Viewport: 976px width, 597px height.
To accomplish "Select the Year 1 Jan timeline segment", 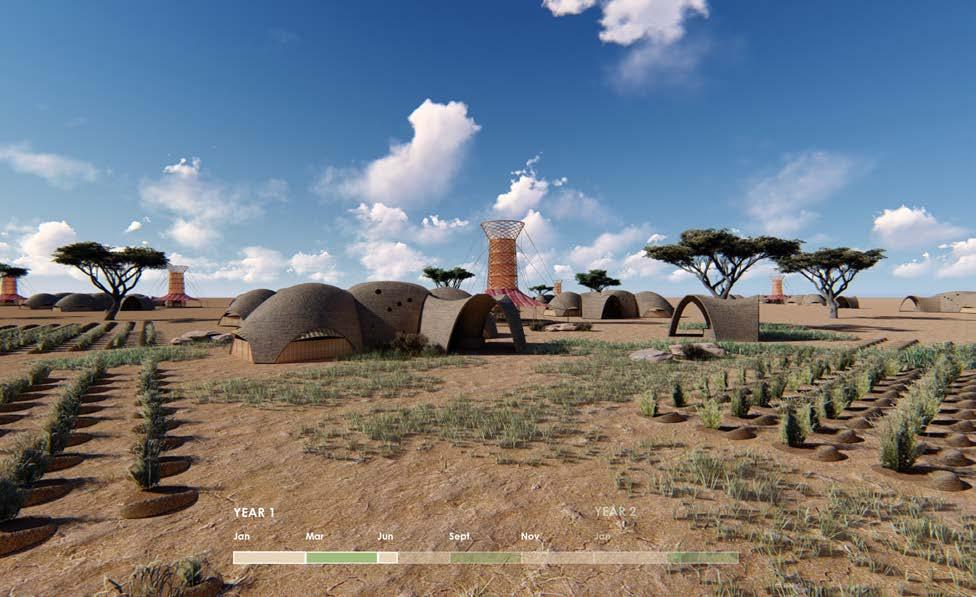I will click(x=269, y=558).
